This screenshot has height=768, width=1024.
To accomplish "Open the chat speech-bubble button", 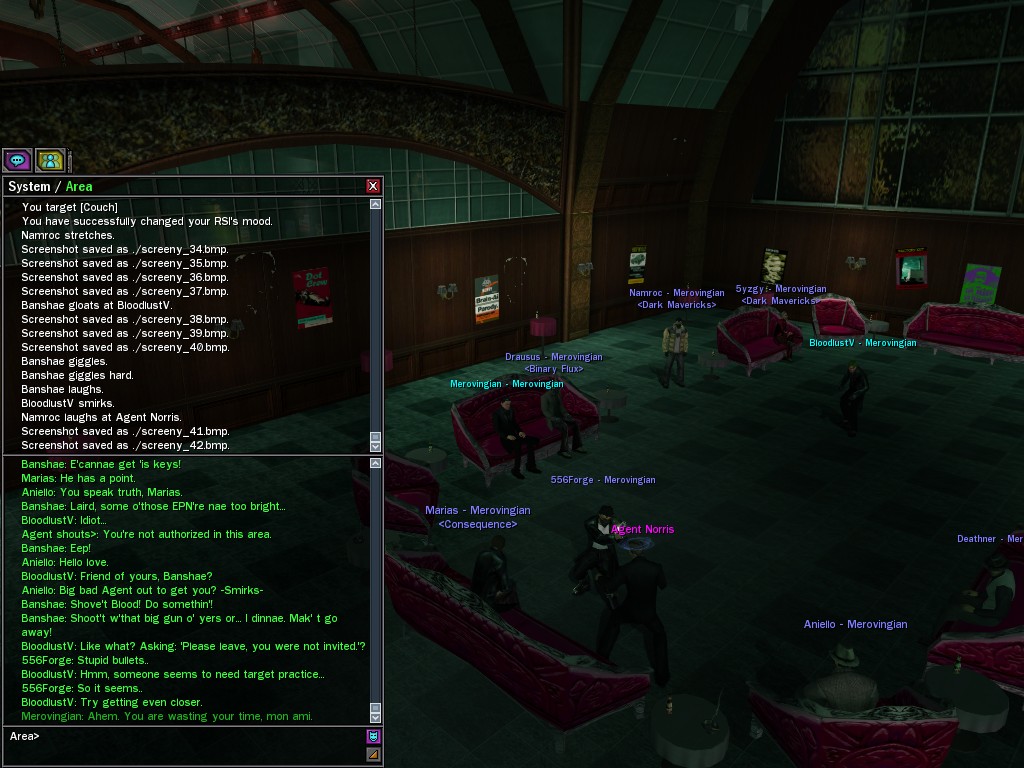I will [17, 160].
